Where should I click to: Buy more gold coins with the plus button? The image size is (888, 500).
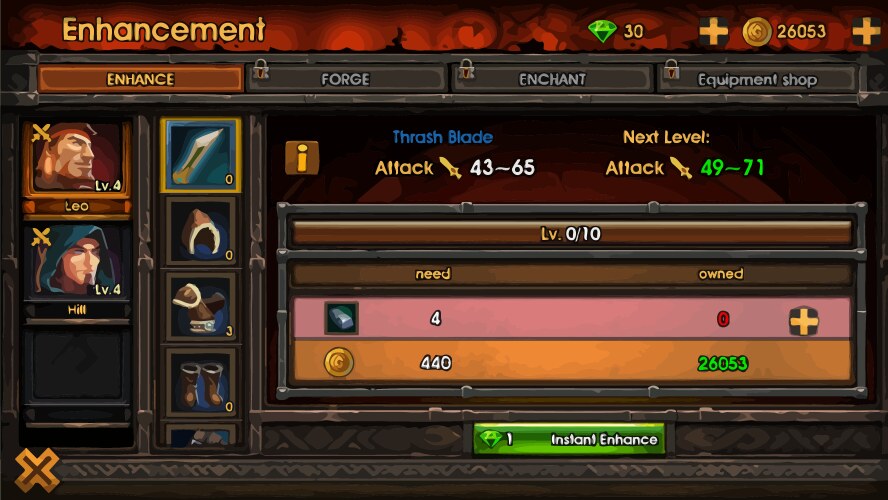(865, 31)
